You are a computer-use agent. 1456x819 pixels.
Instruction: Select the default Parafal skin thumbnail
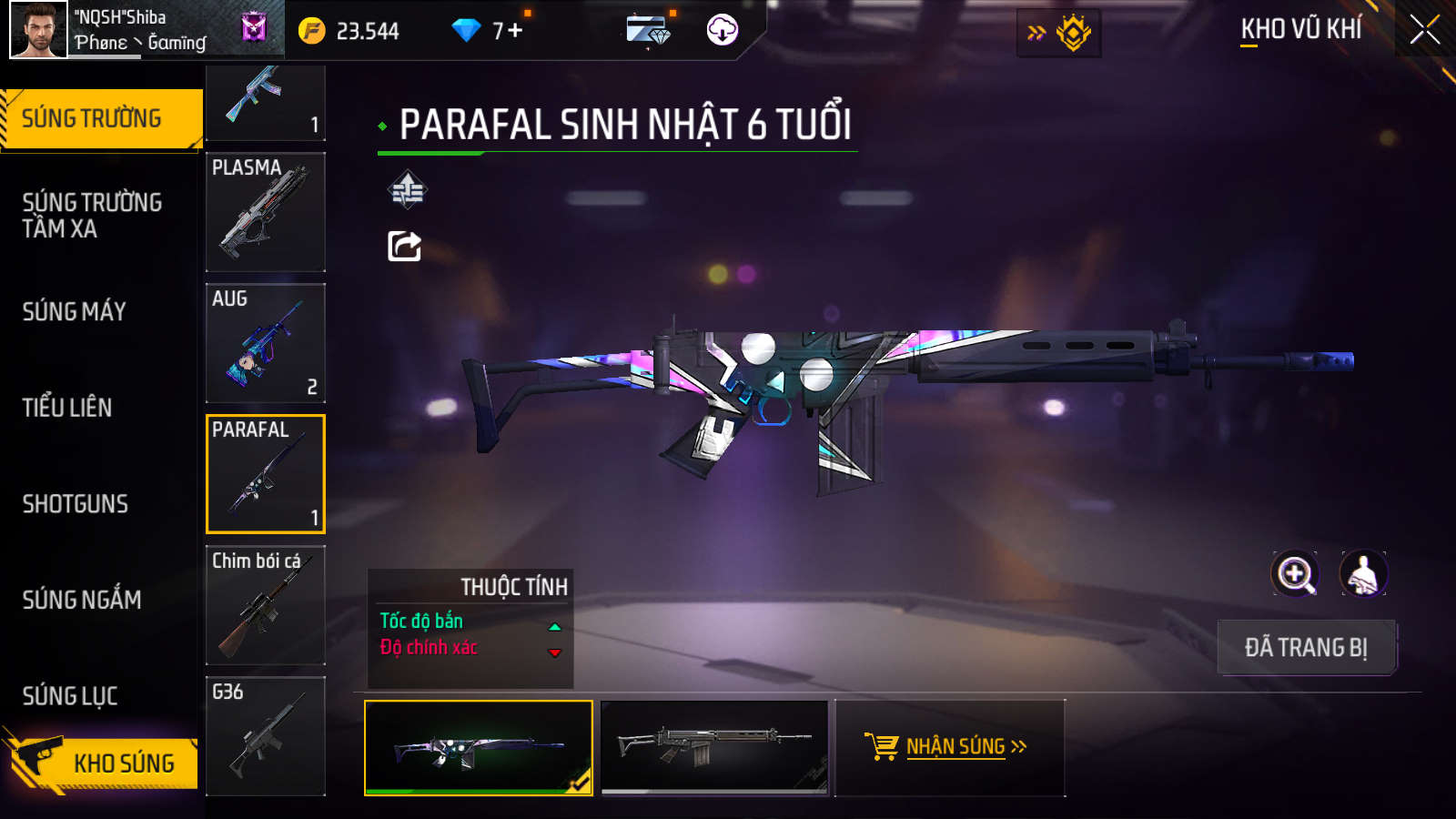(x=715, y=747)
